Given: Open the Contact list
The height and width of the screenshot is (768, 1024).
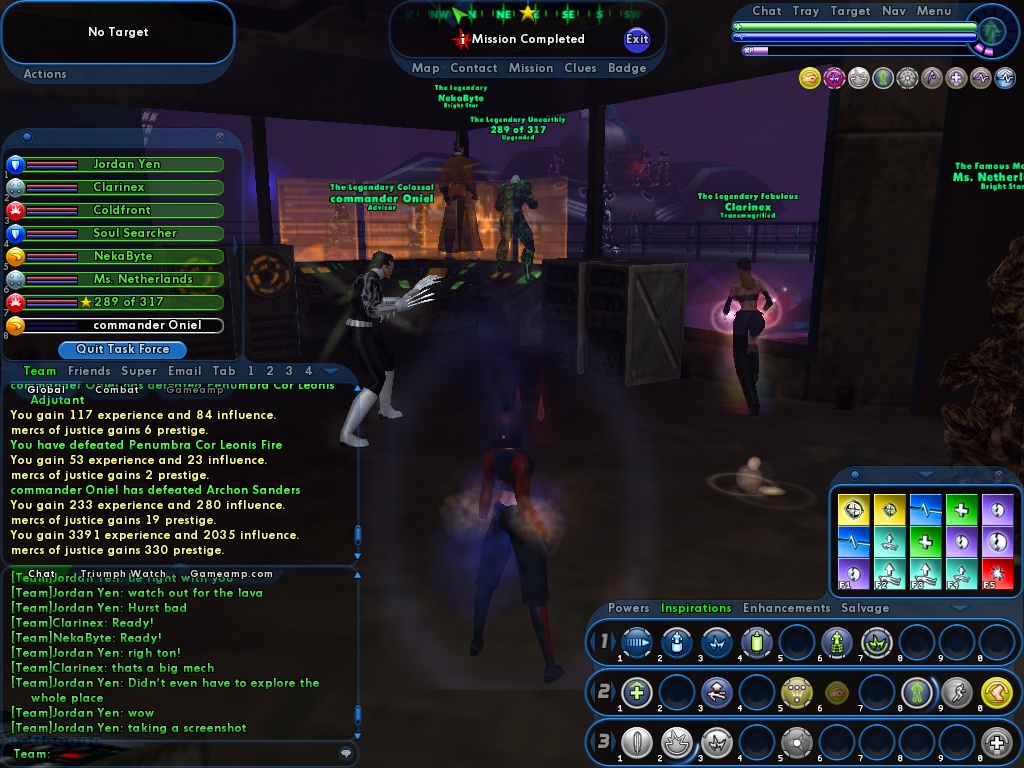Looking at the screenshot, I should click(x=474, y=68).
